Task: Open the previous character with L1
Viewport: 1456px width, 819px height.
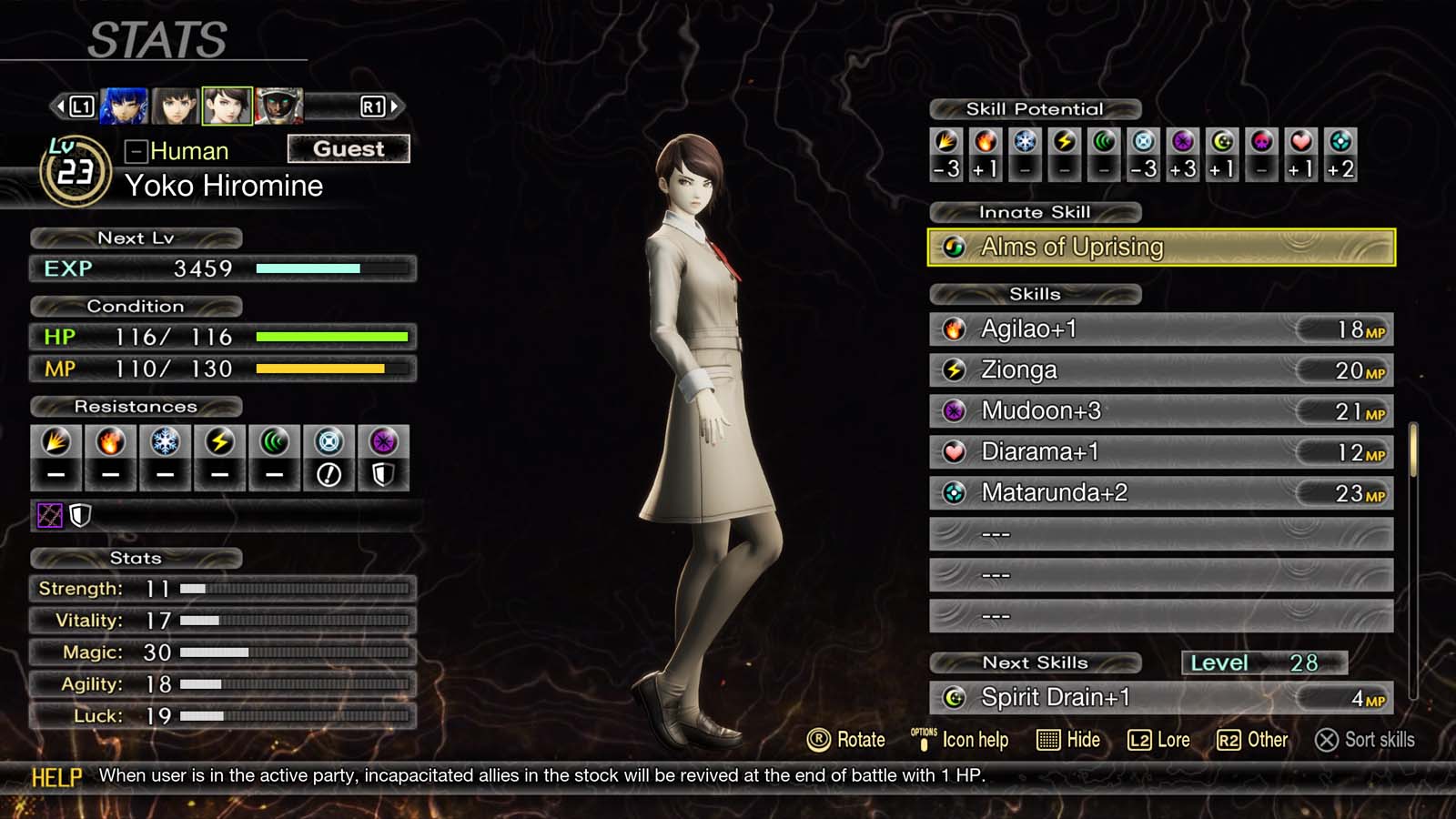Action: coord(80,106)
